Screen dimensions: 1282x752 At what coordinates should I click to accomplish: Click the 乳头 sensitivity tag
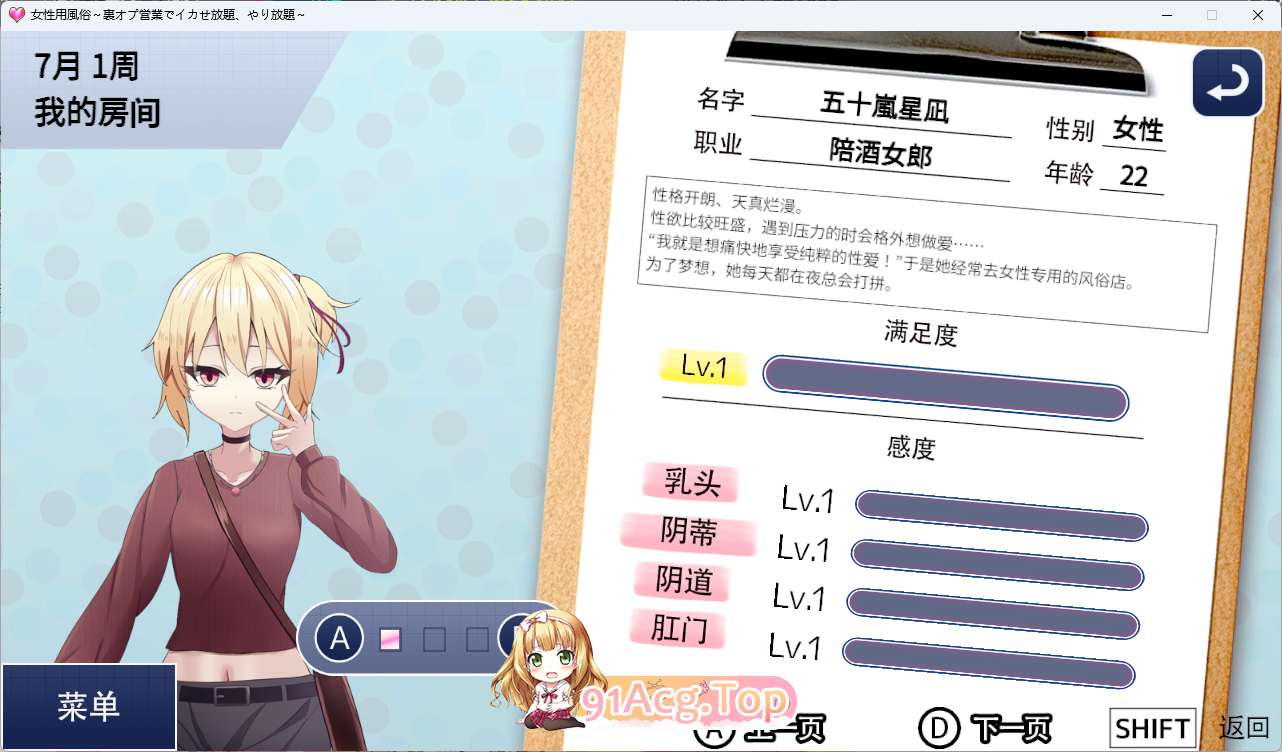coord(690,484)
